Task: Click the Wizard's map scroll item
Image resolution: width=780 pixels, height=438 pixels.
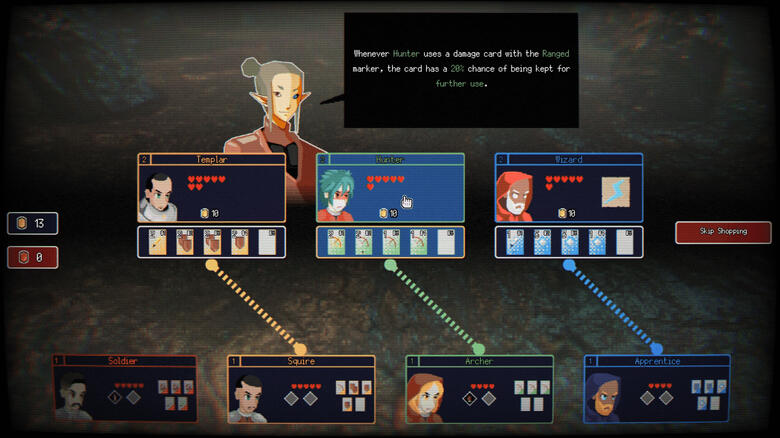Action: point(616,191)
